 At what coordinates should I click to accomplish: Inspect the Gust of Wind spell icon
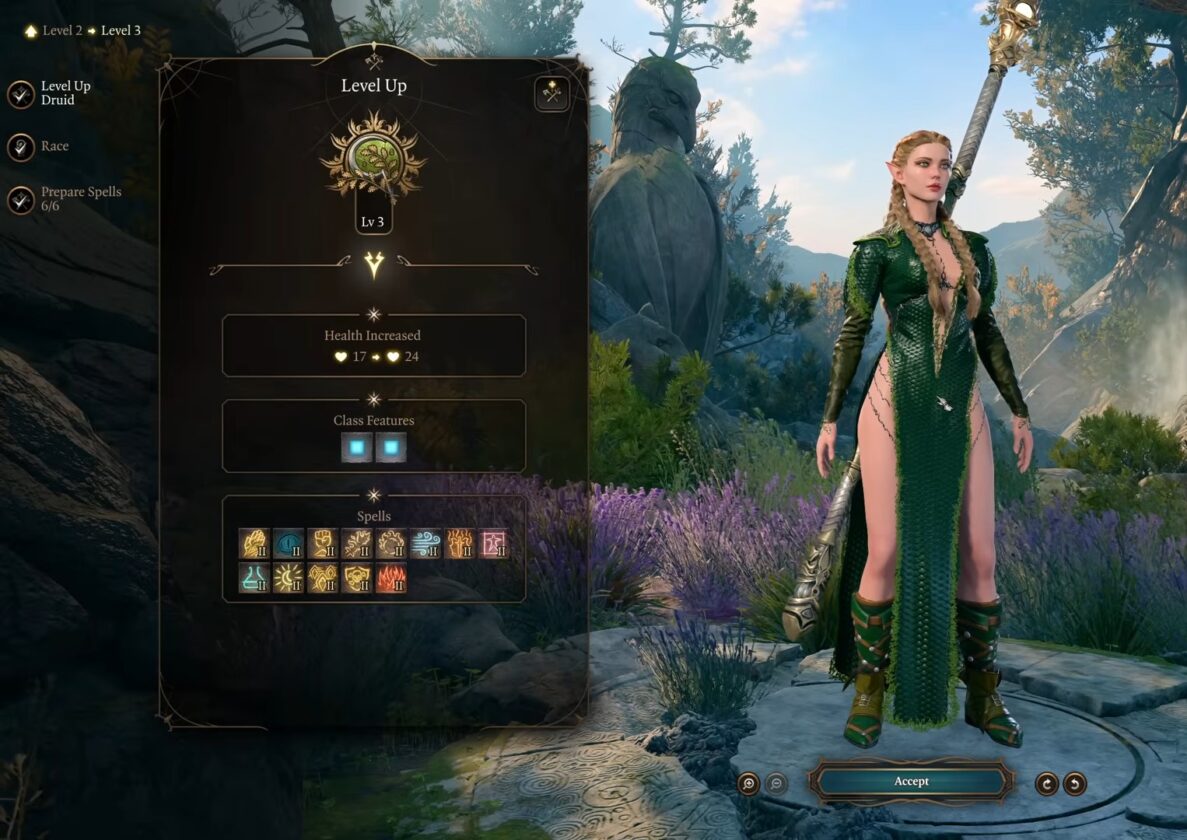(x=425, y=544)
